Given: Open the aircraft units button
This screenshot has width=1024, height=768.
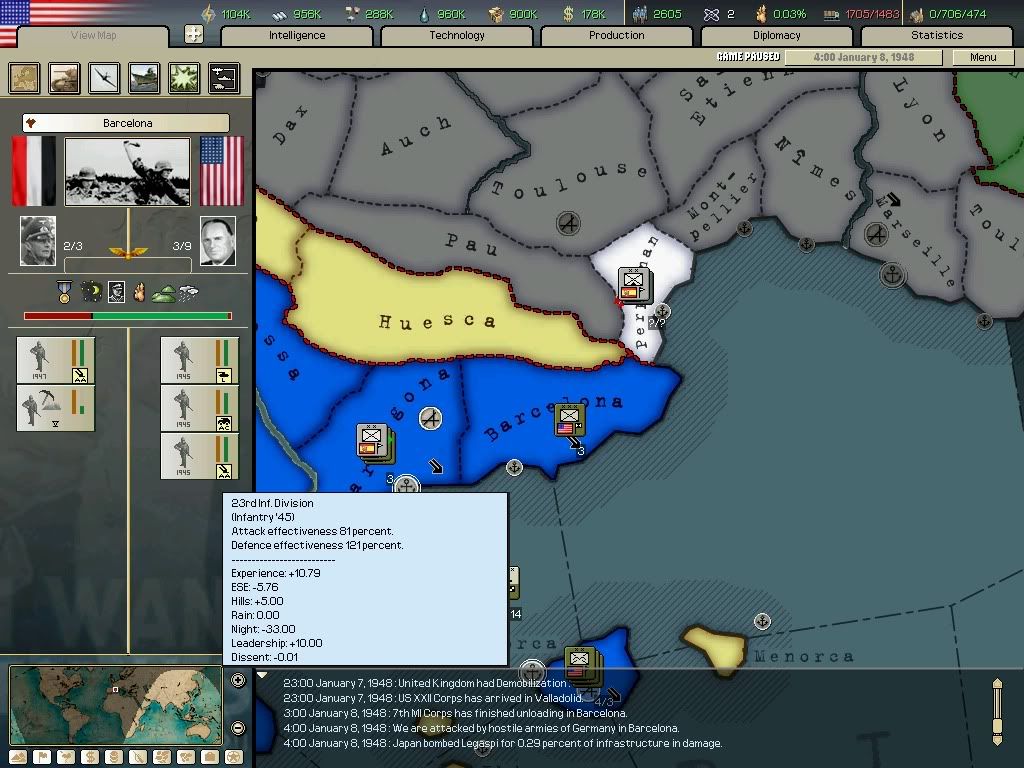Looking at the screenshot, I should click(104, 78).
